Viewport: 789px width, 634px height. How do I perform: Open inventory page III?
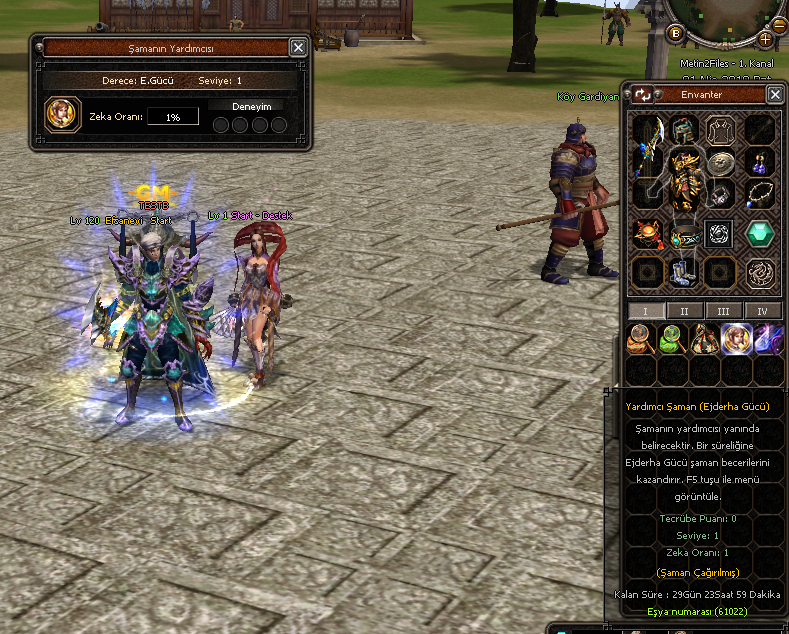click(x=723, y=311)
